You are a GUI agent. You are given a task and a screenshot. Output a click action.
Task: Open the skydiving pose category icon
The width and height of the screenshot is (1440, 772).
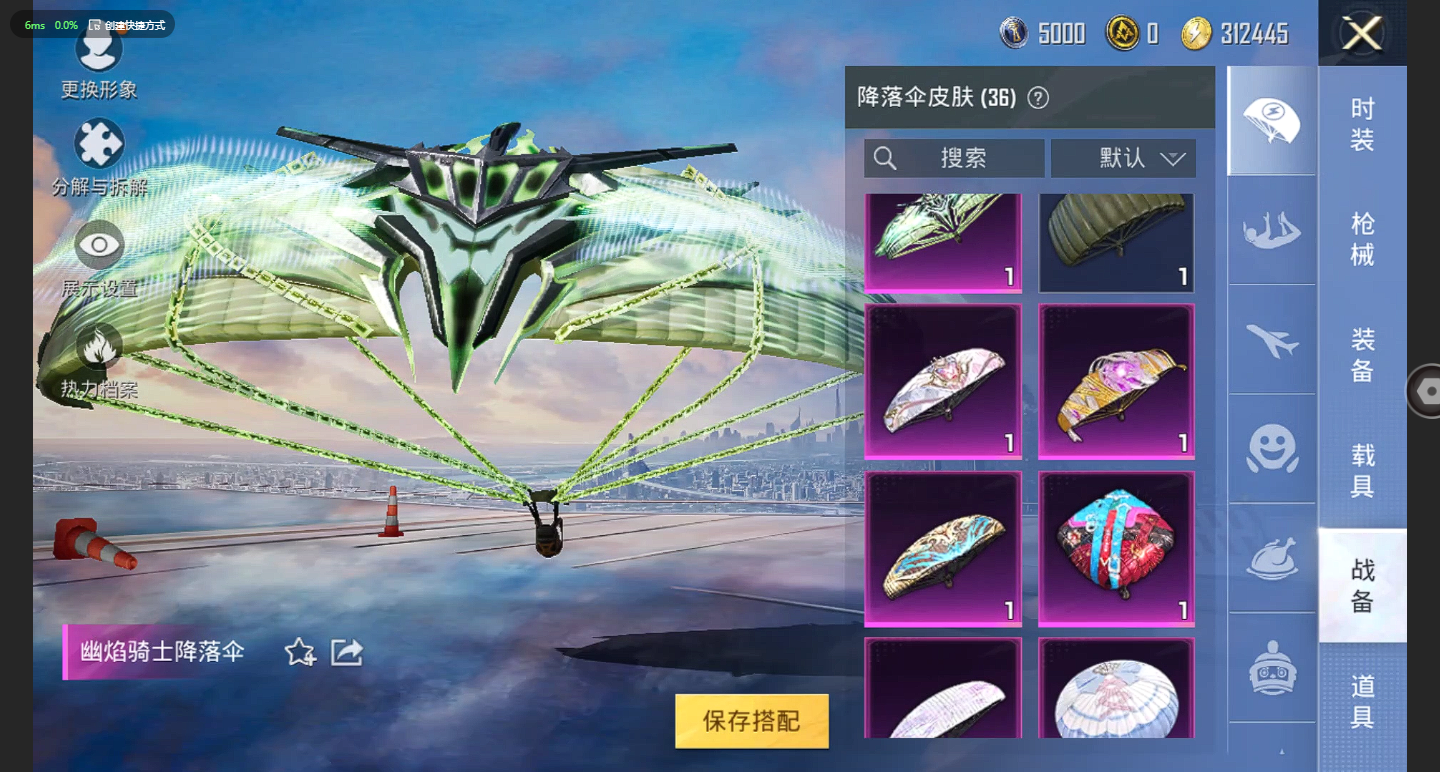tap(1272, 231)
